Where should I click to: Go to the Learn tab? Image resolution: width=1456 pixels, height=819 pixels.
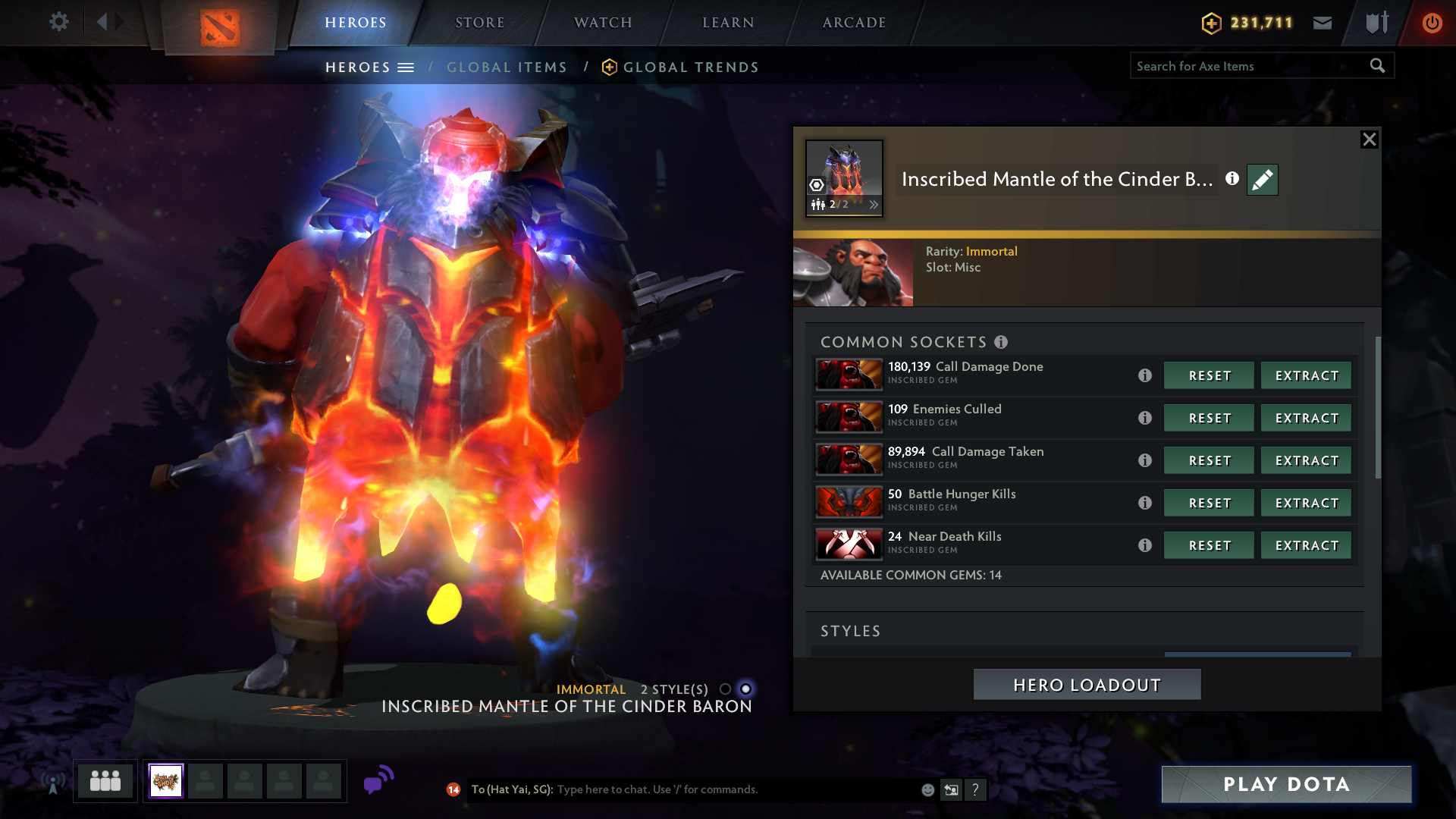point(728,23)
